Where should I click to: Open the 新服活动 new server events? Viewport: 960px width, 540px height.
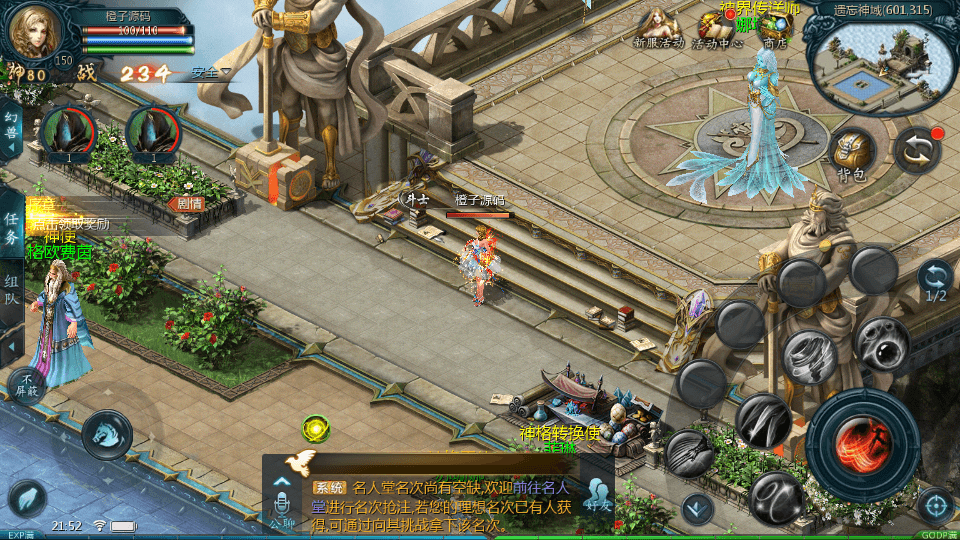click(658, 27)
